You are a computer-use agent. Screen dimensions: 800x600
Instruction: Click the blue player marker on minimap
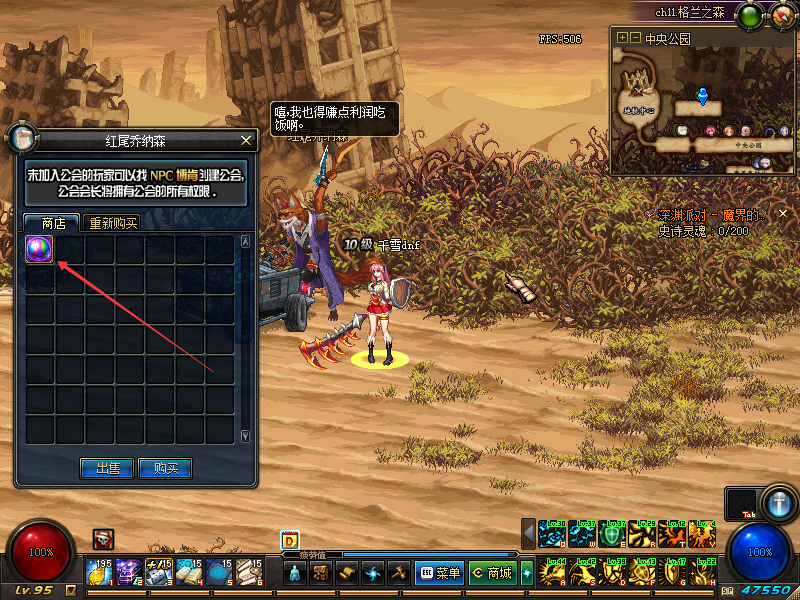coord(703,96)
